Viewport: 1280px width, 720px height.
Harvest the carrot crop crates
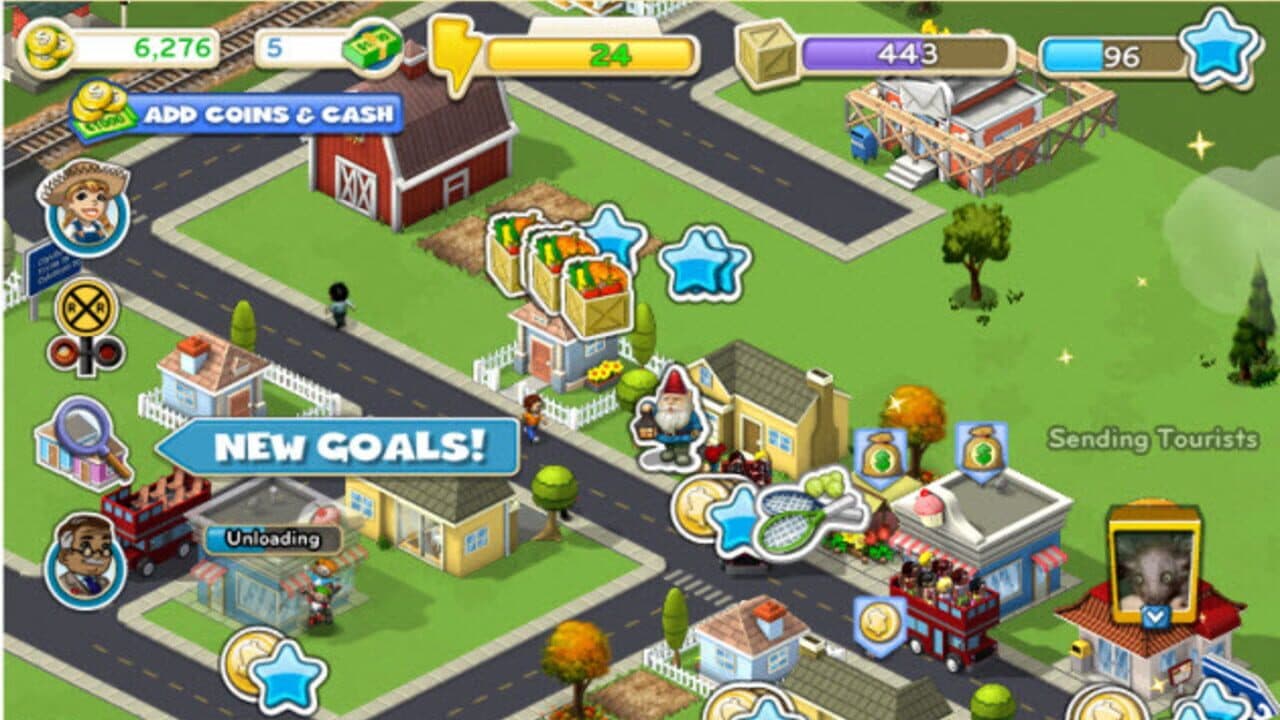coord(560,270)
